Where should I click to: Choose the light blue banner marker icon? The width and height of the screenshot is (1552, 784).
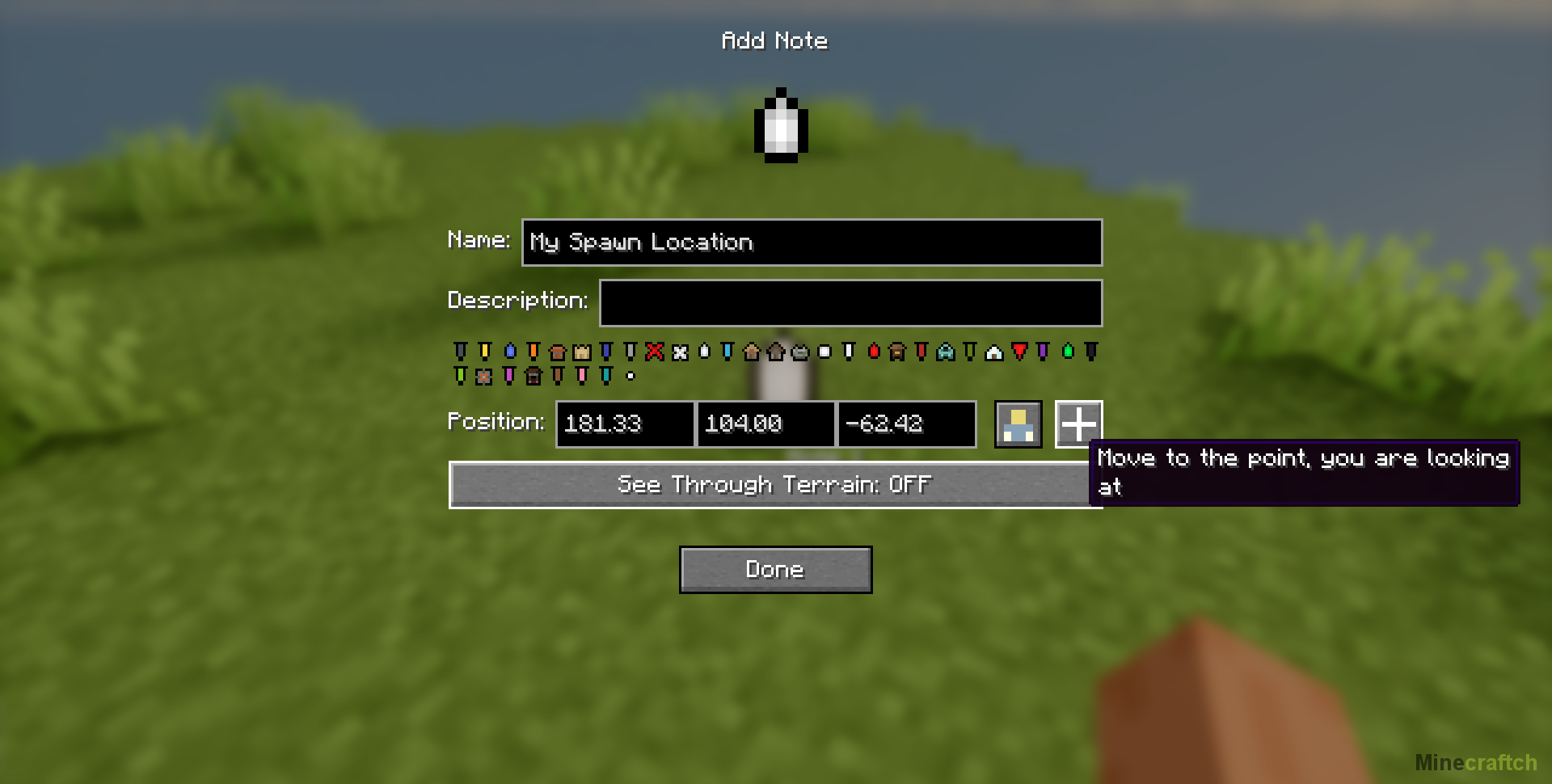point(727,352)
